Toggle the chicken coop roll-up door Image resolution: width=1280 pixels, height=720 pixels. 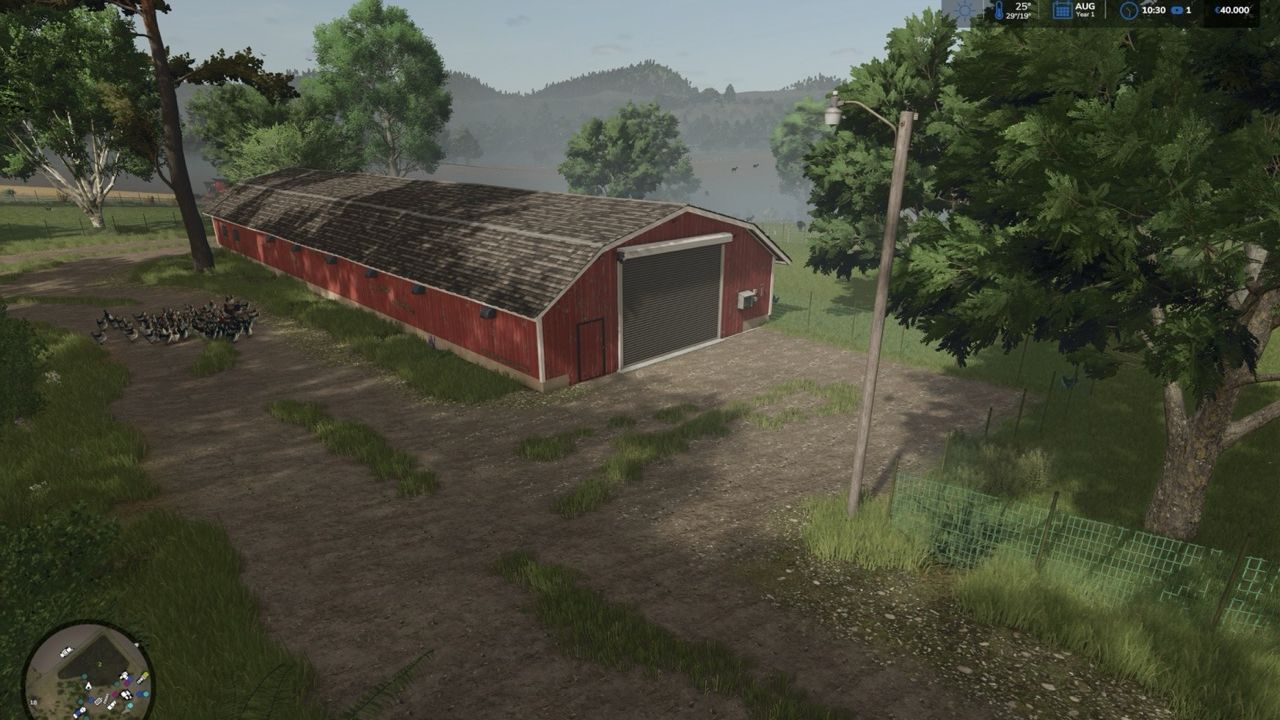tap(668, 295)
